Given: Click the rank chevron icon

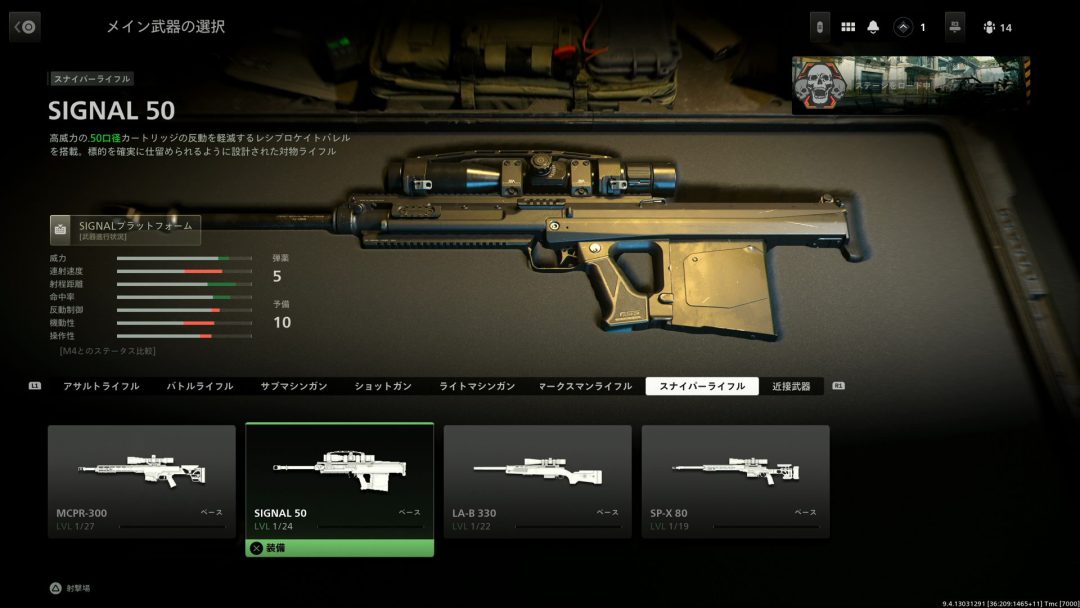Looking at the screenshot, I should coord(904,28).
